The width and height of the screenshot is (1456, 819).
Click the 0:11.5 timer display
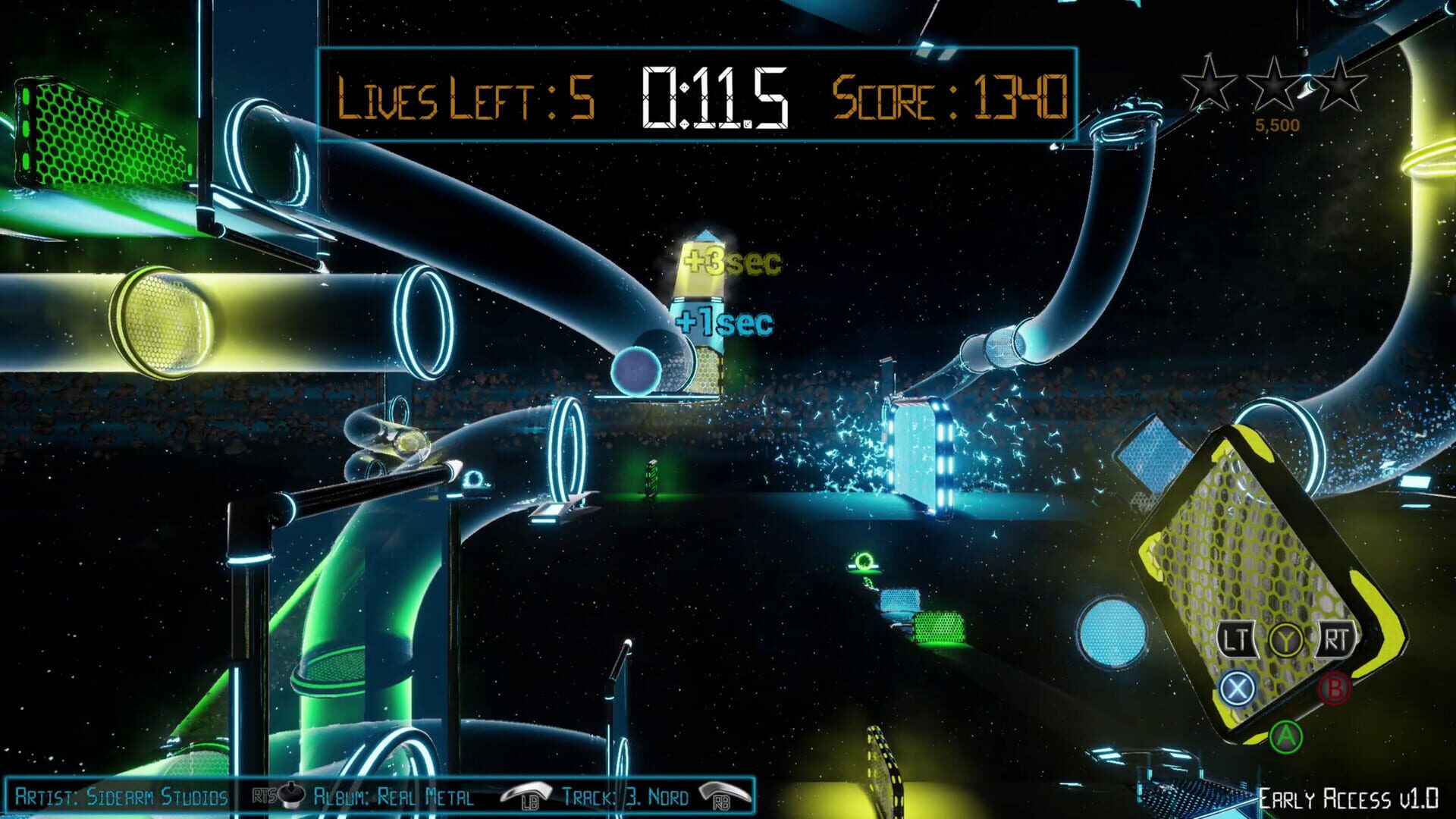tap(713, 97)
